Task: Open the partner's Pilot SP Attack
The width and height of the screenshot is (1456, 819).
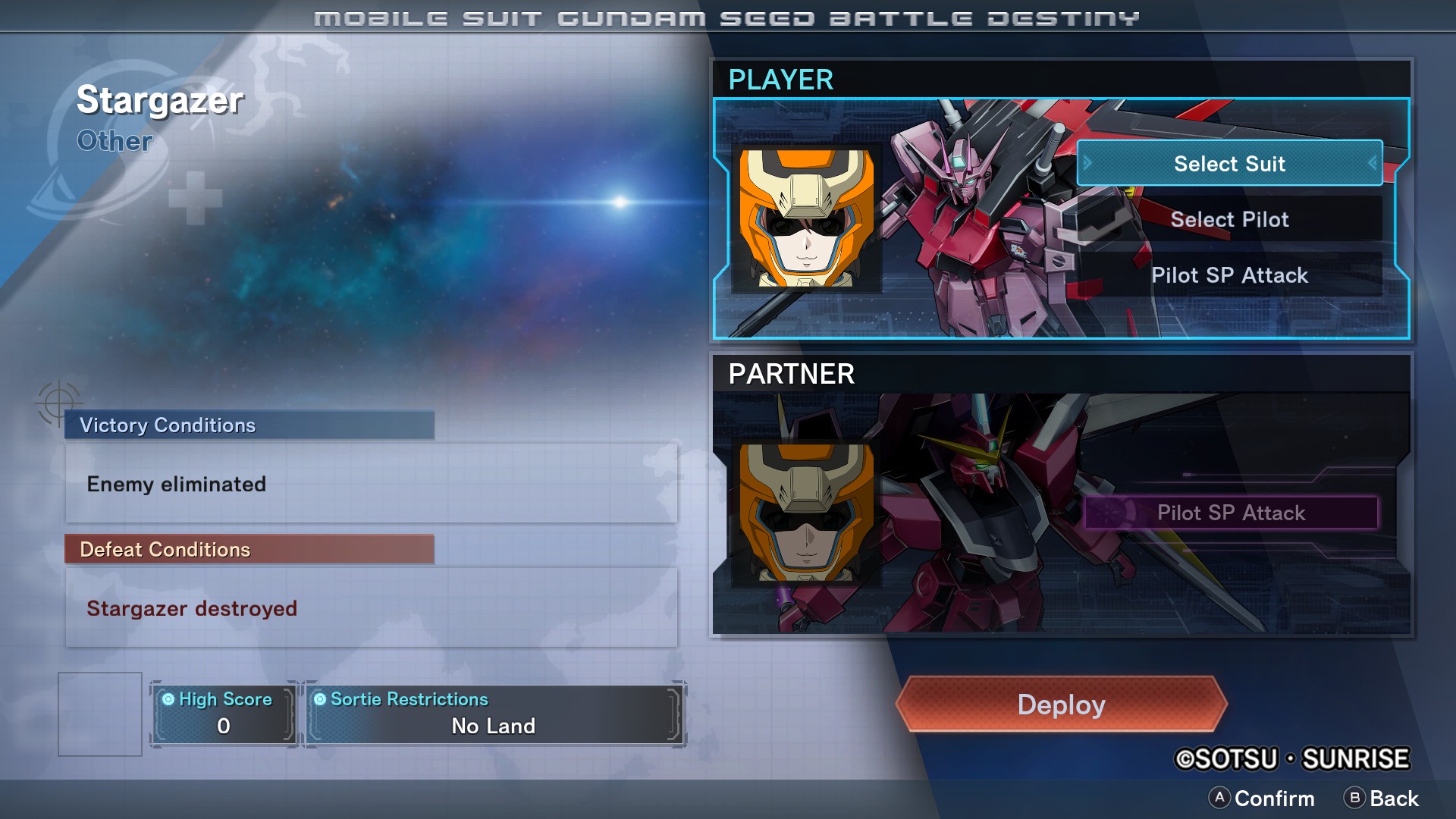Action: (1231, 513)
